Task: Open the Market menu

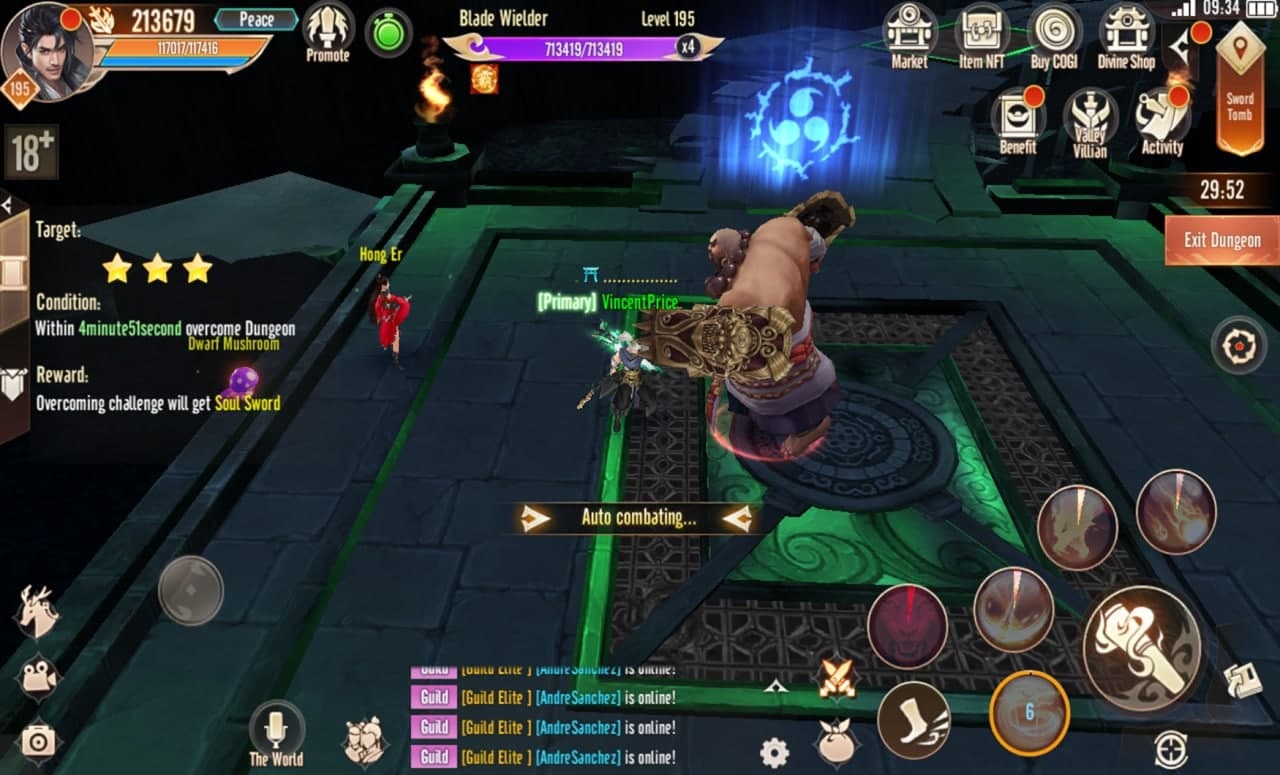Action: (x=909, y=34)
